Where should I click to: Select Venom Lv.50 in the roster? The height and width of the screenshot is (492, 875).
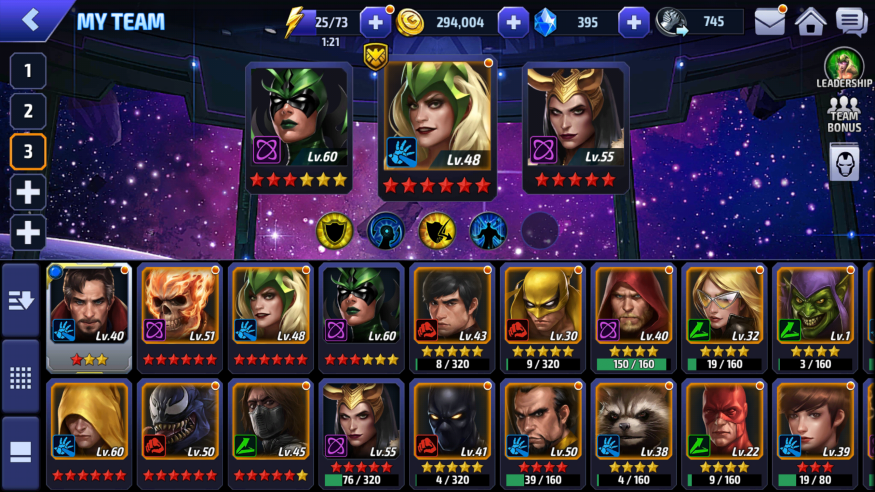coord(179,431)
